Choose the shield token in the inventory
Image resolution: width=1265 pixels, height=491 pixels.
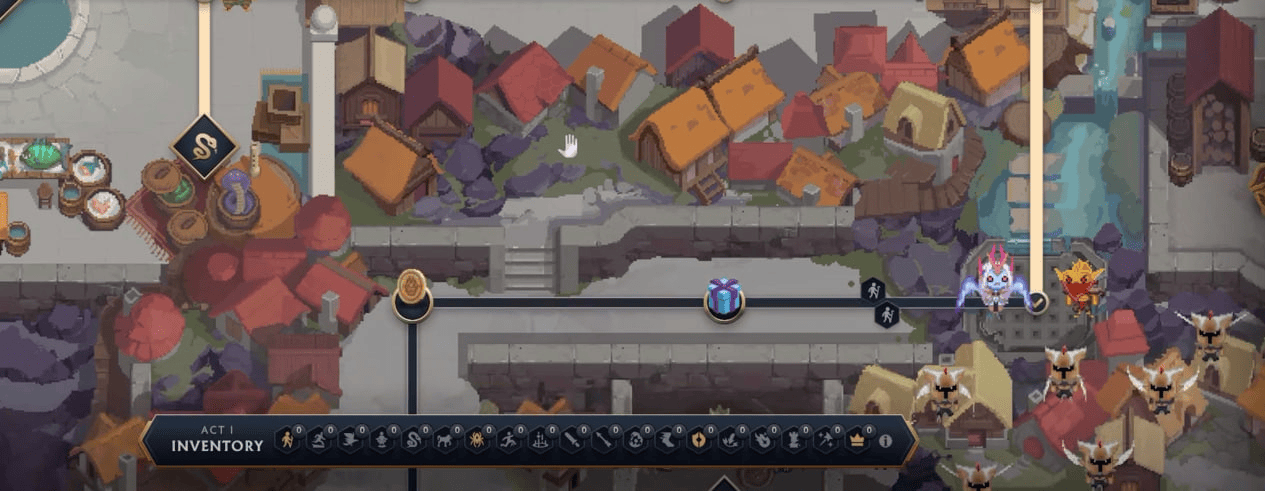coord(698,441)
